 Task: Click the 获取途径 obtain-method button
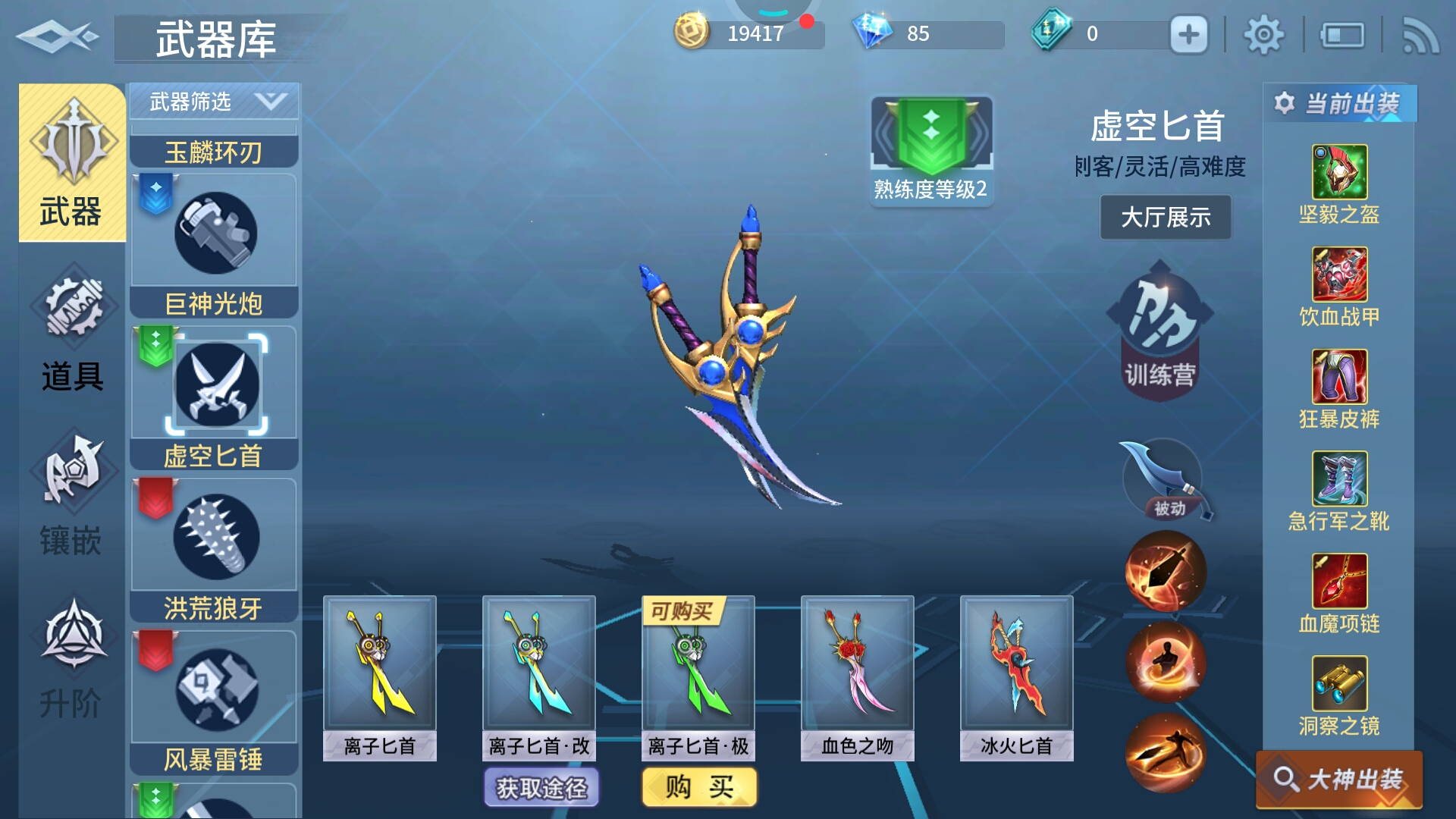pyautogui.click(x=541, y=788)
